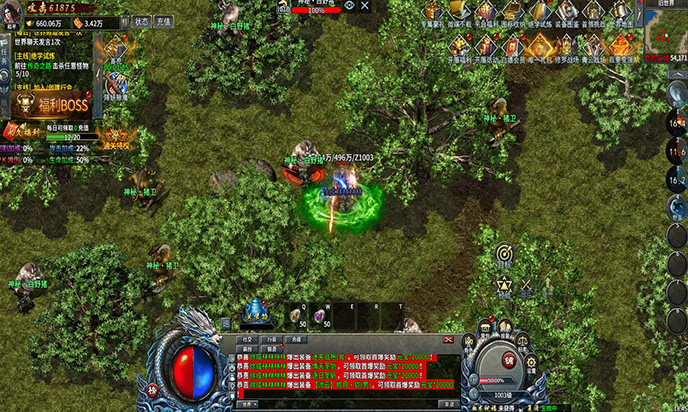Screen dimensions: 688x412
Task: Open the 福利BOSS banner
Action: 50,105
